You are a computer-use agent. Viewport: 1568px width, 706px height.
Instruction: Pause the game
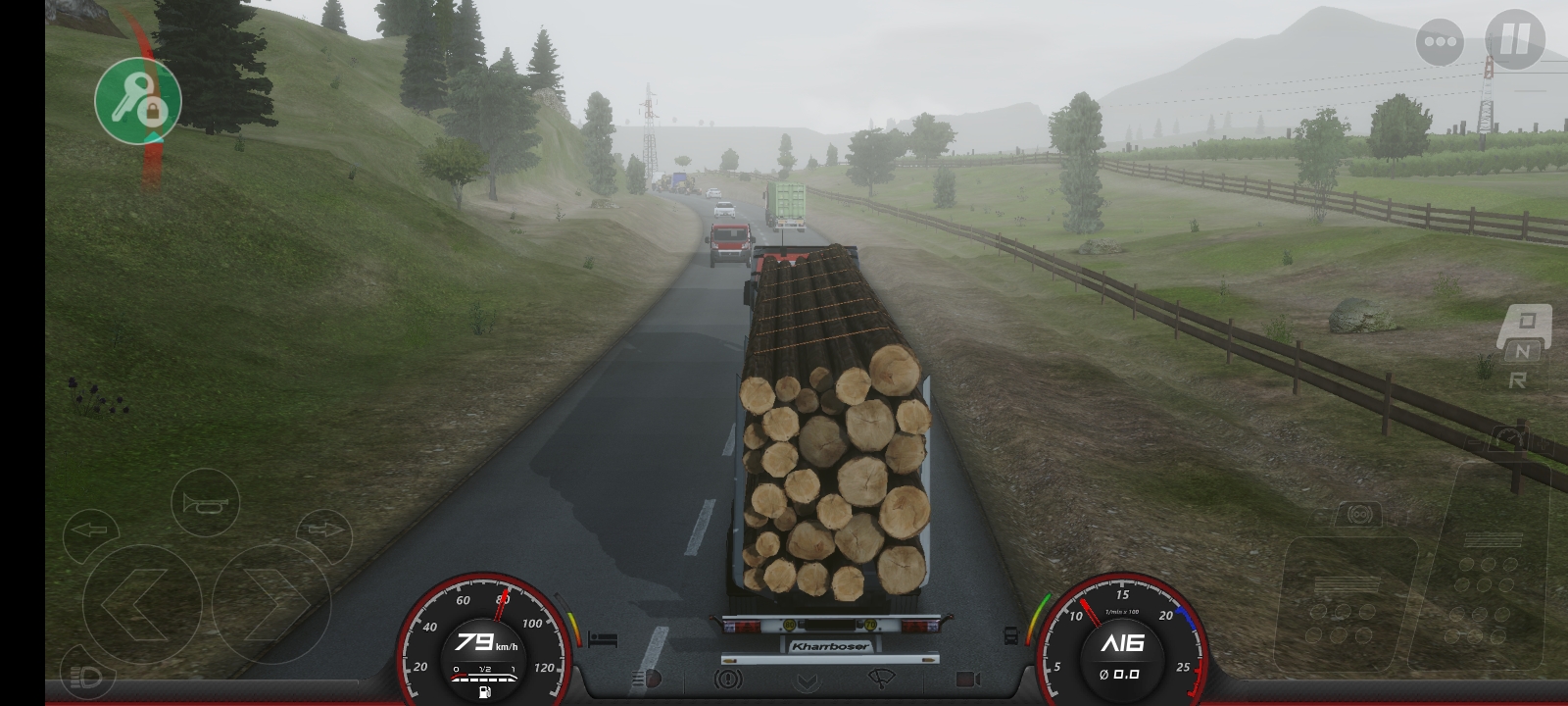pyautogui.click(x=1514, y=40)
